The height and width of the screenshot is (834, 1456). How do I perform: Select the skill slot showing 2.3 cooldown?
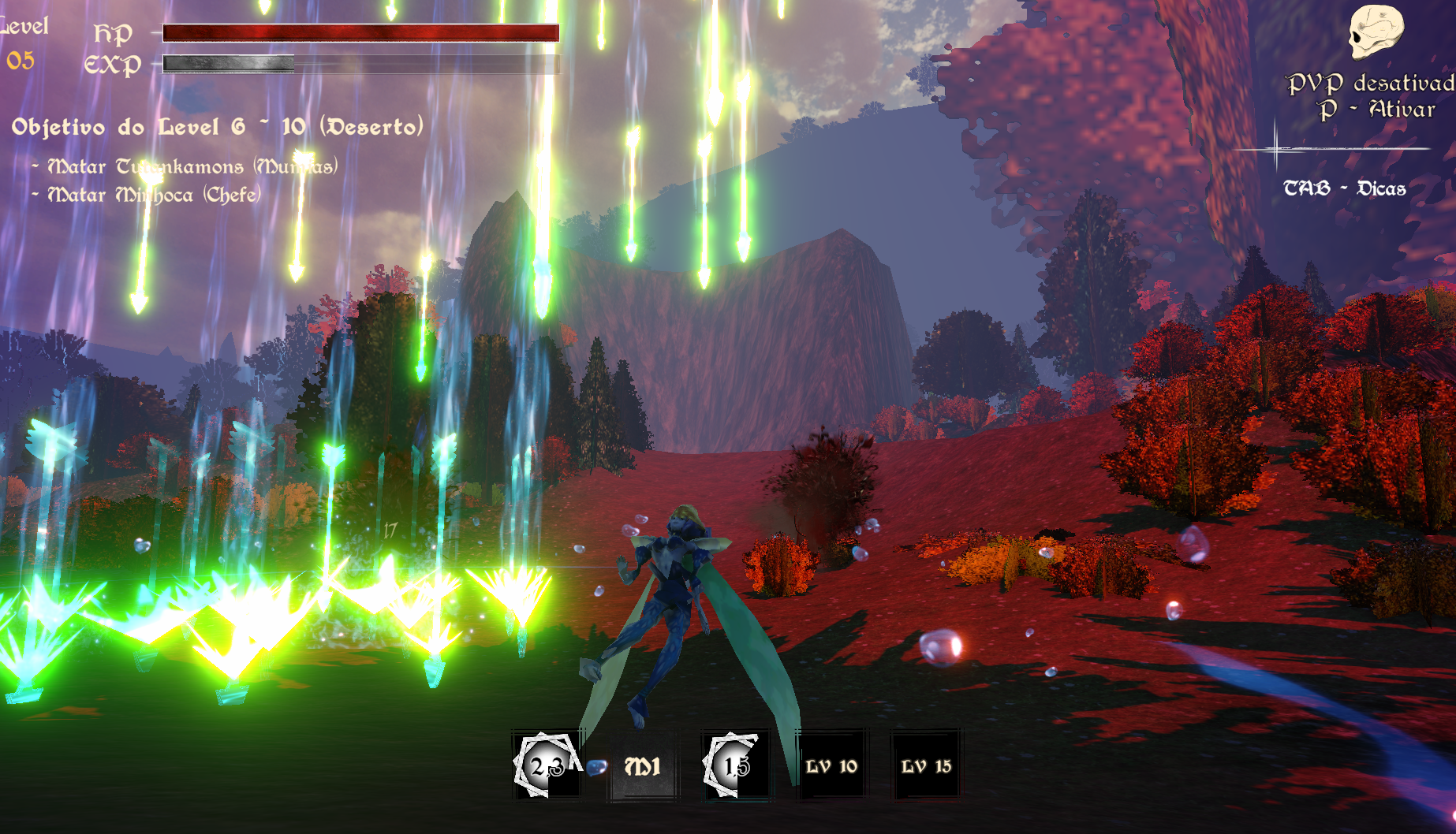pos(547,765)
